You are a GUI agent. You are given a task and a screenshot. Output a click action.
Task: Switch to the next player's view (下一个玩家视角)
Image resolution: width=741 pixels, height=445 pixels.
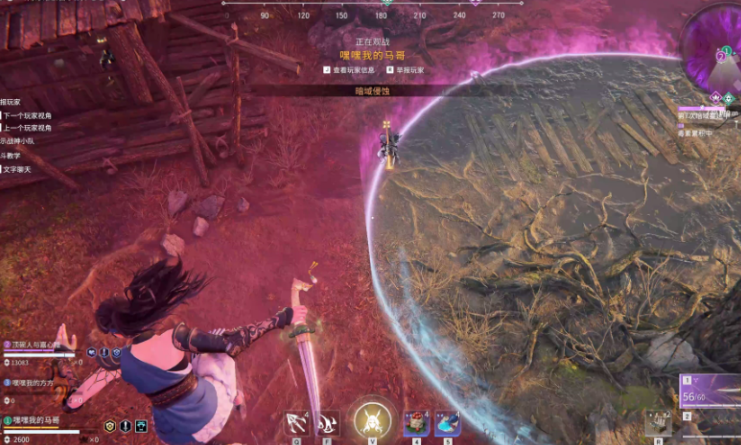coord(27,115)
